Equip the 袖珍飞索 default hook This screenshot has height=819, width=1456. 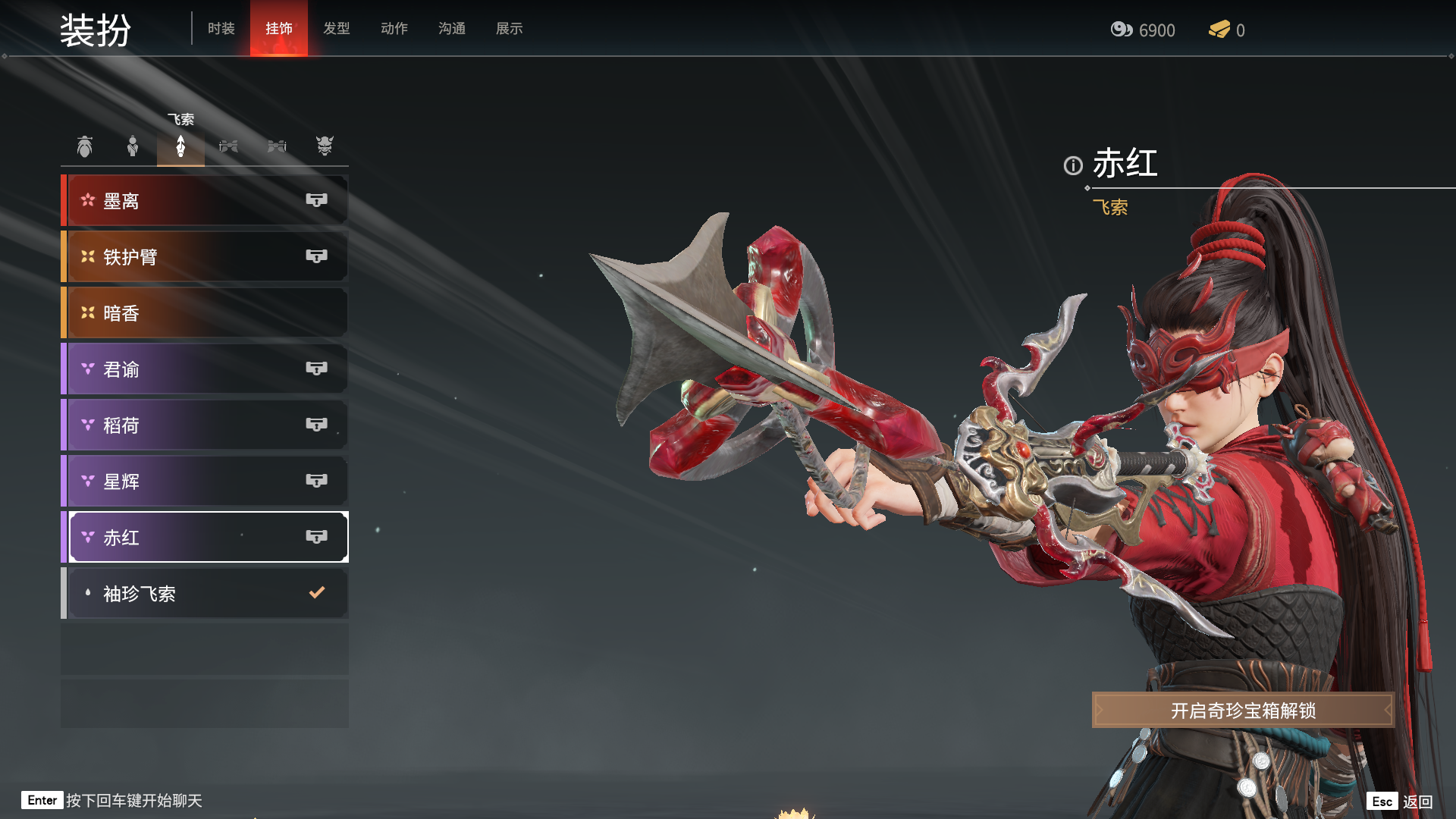(x=205, y=594)
